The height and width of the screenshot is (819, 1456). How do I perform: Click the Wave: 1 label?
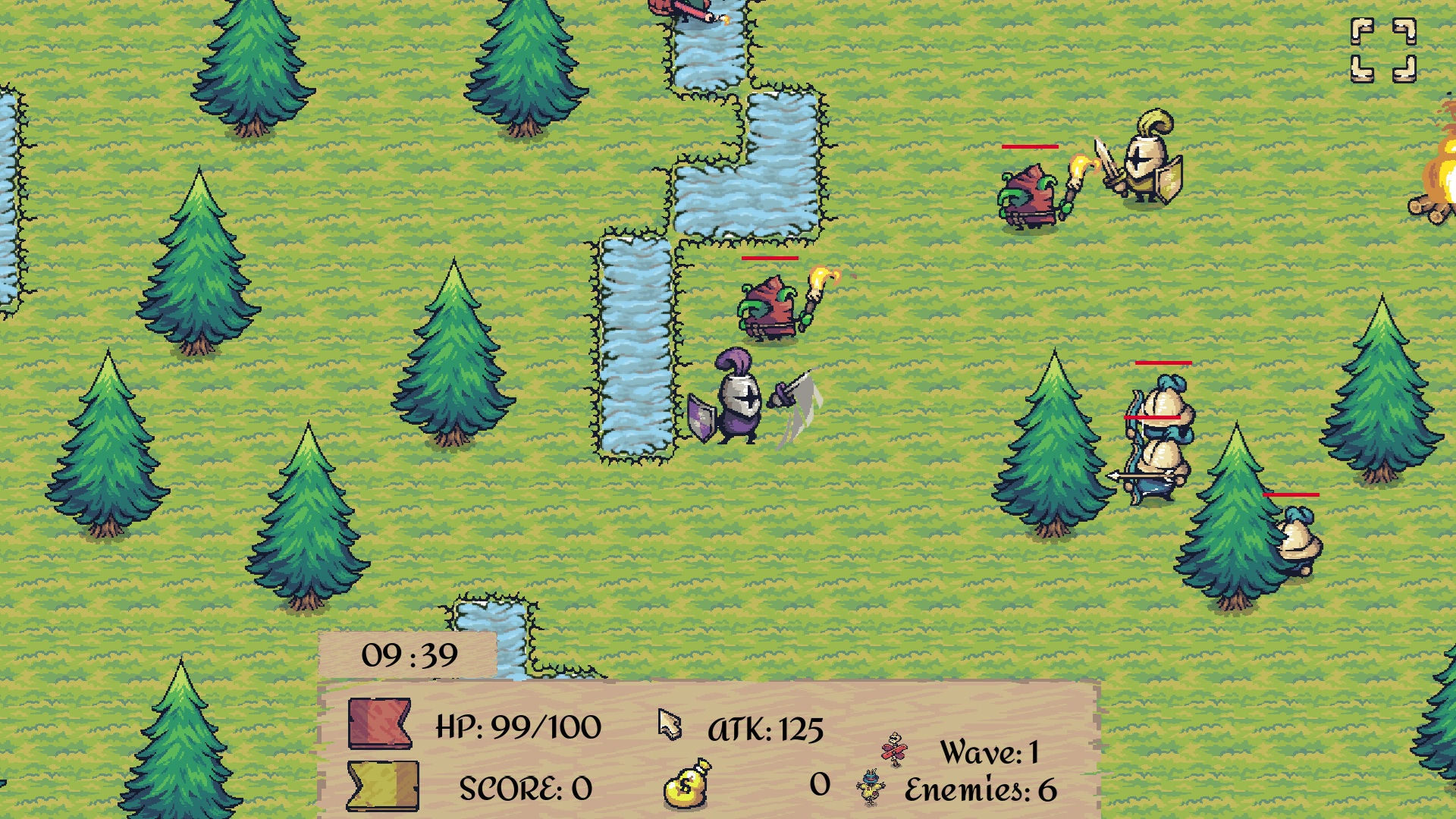pyautogui.click(x=990, y=751)
